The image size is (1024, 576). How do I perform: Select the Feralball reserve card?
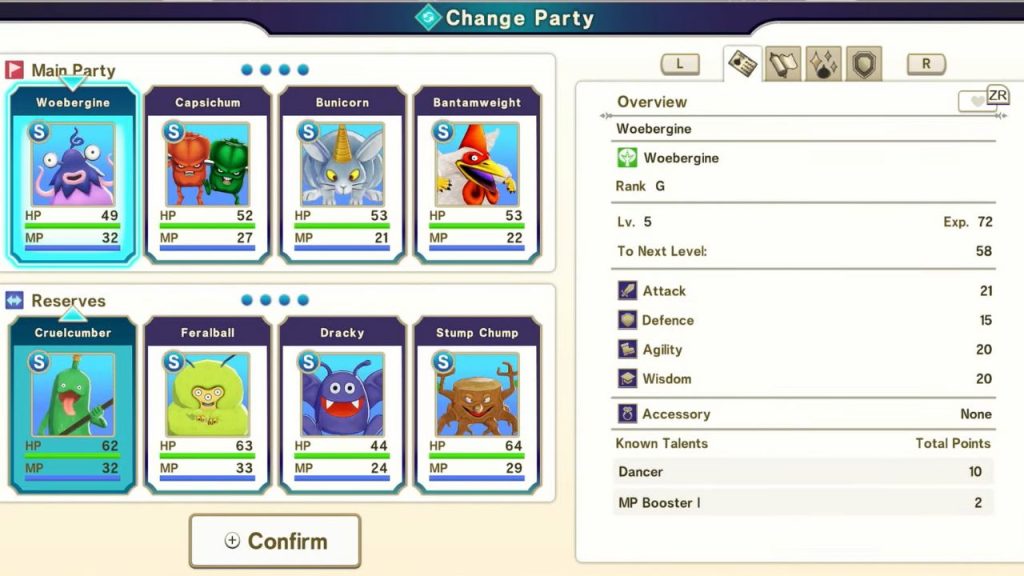point(207,405)
